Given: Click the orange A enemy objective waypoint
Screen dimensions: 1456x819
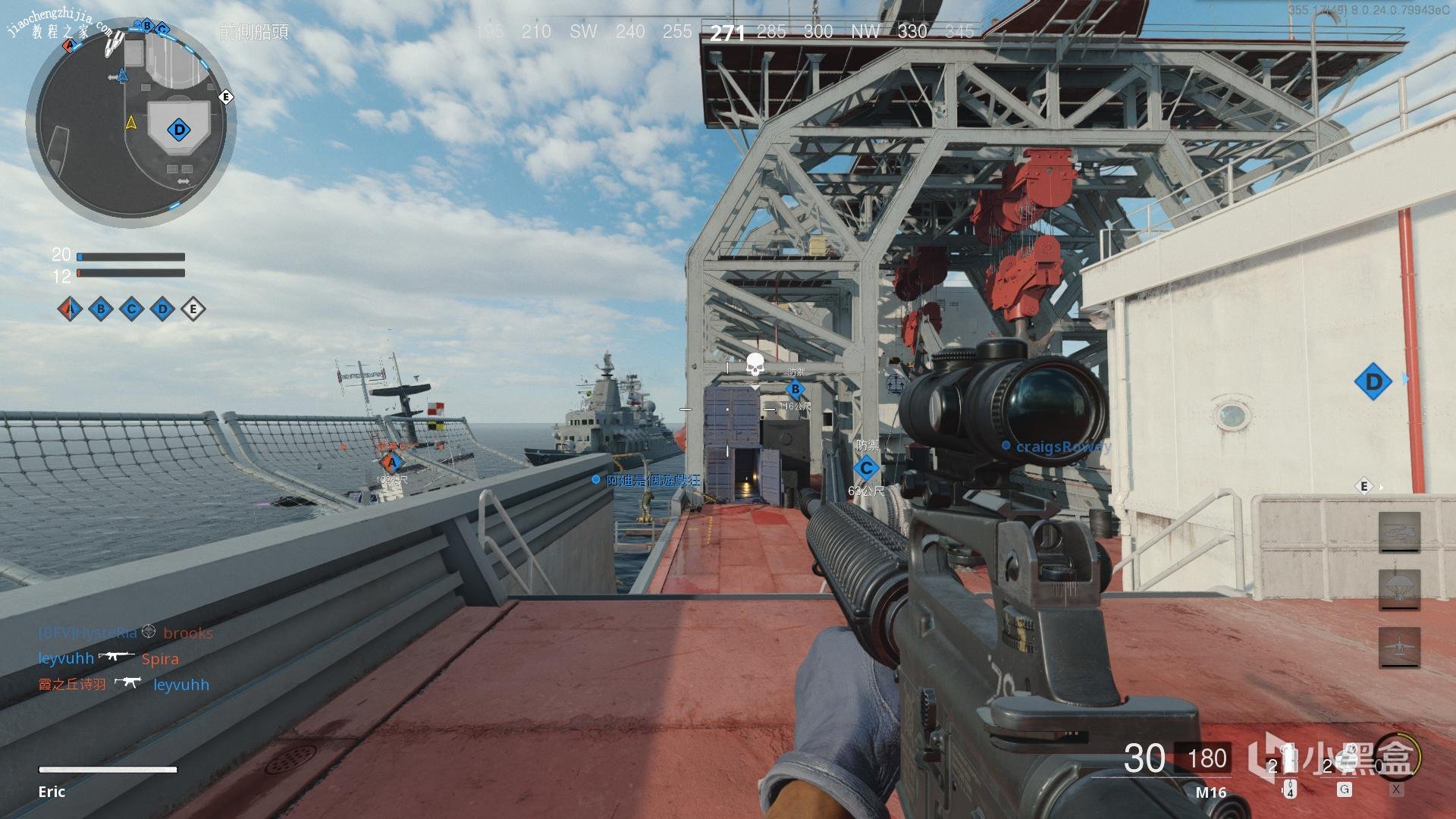Looking at the screenshot, I should coord(391,462).
